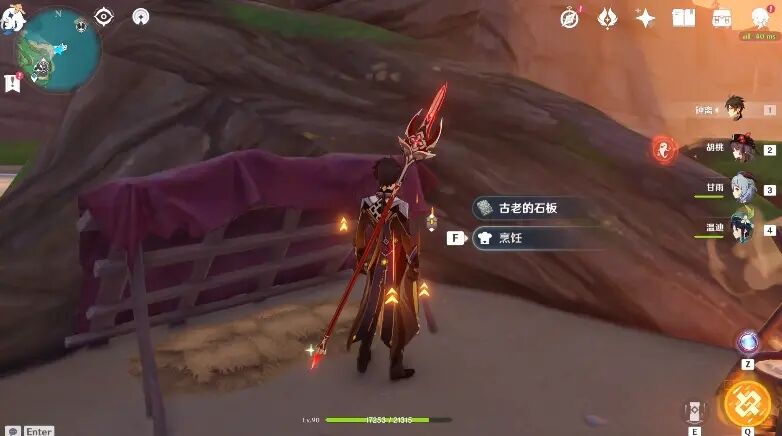Open the winged Battle Pass icon

(x=608, y=18)
